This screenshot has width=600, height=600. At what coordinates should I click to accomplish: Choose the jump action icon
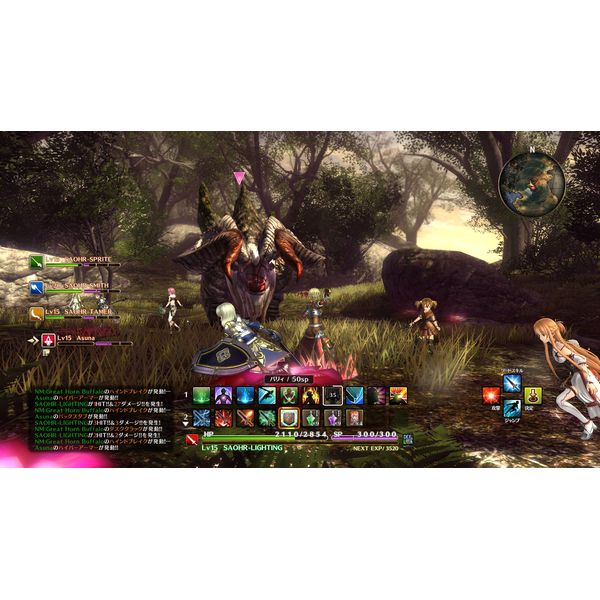coord(512,408)
